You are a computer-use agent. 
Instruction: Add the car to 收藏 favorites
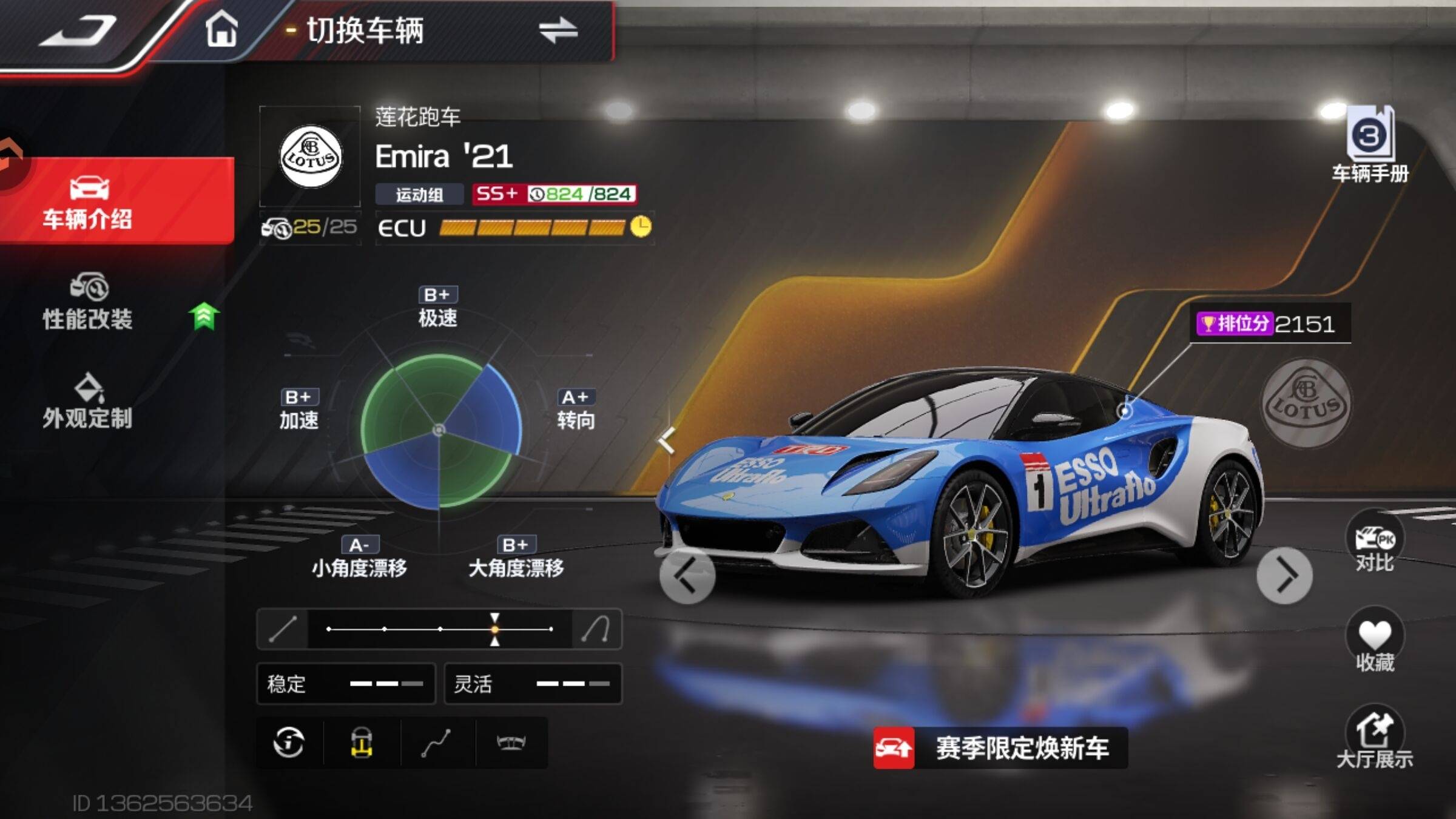pos(1375,643)
